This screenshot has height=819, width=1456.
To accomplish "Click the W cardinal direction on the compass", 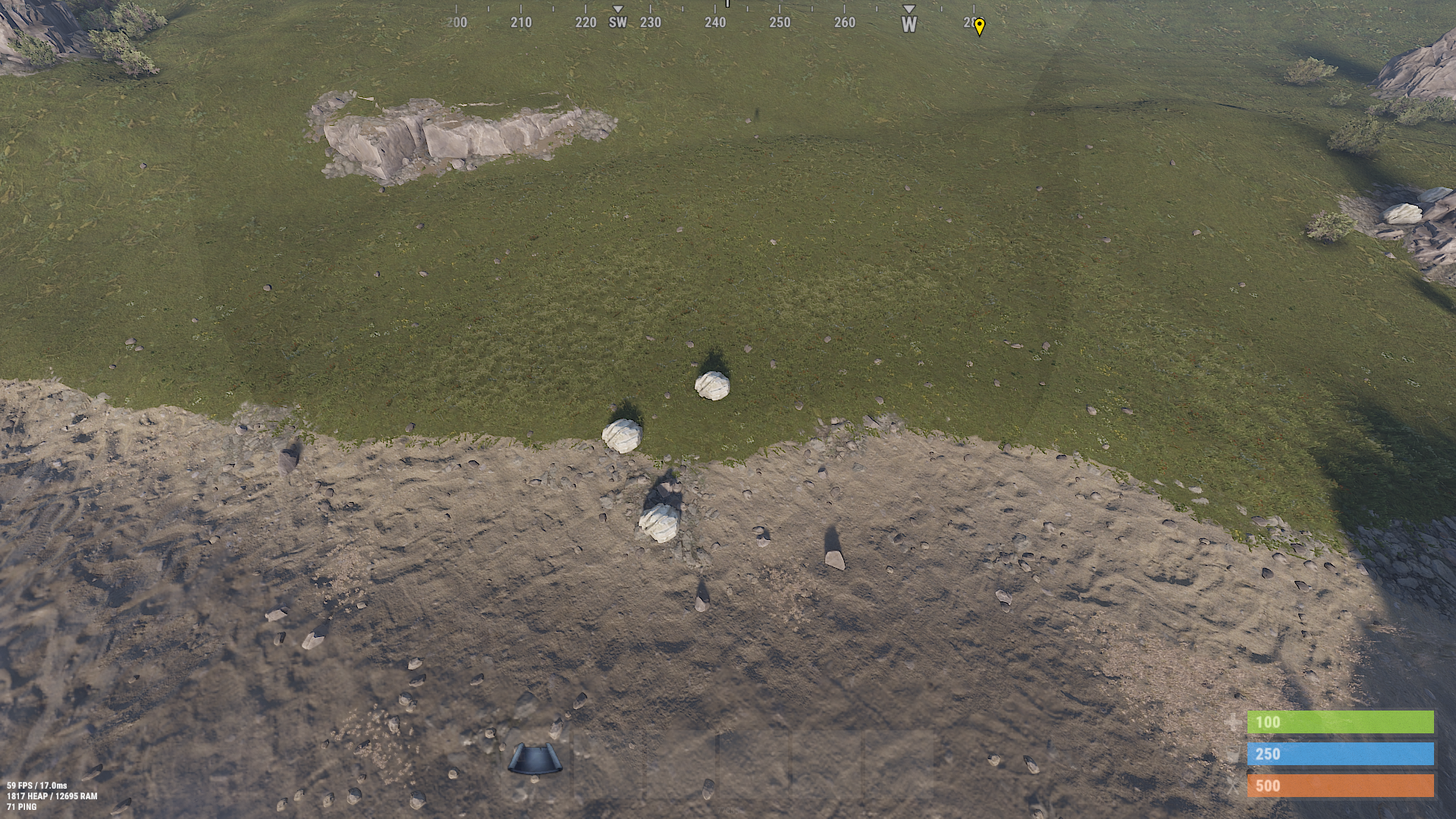I will [x=908, y=25].
